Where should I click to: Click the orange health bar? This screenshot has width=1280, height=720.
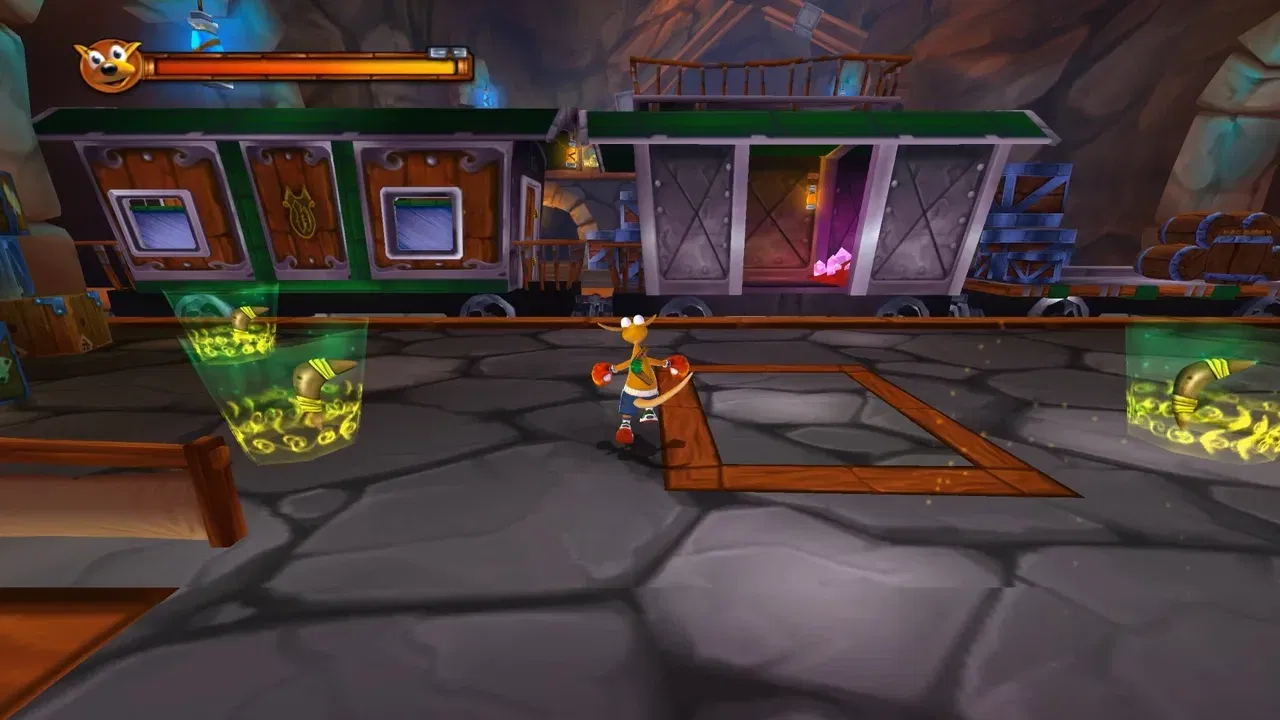click(300, 63)
